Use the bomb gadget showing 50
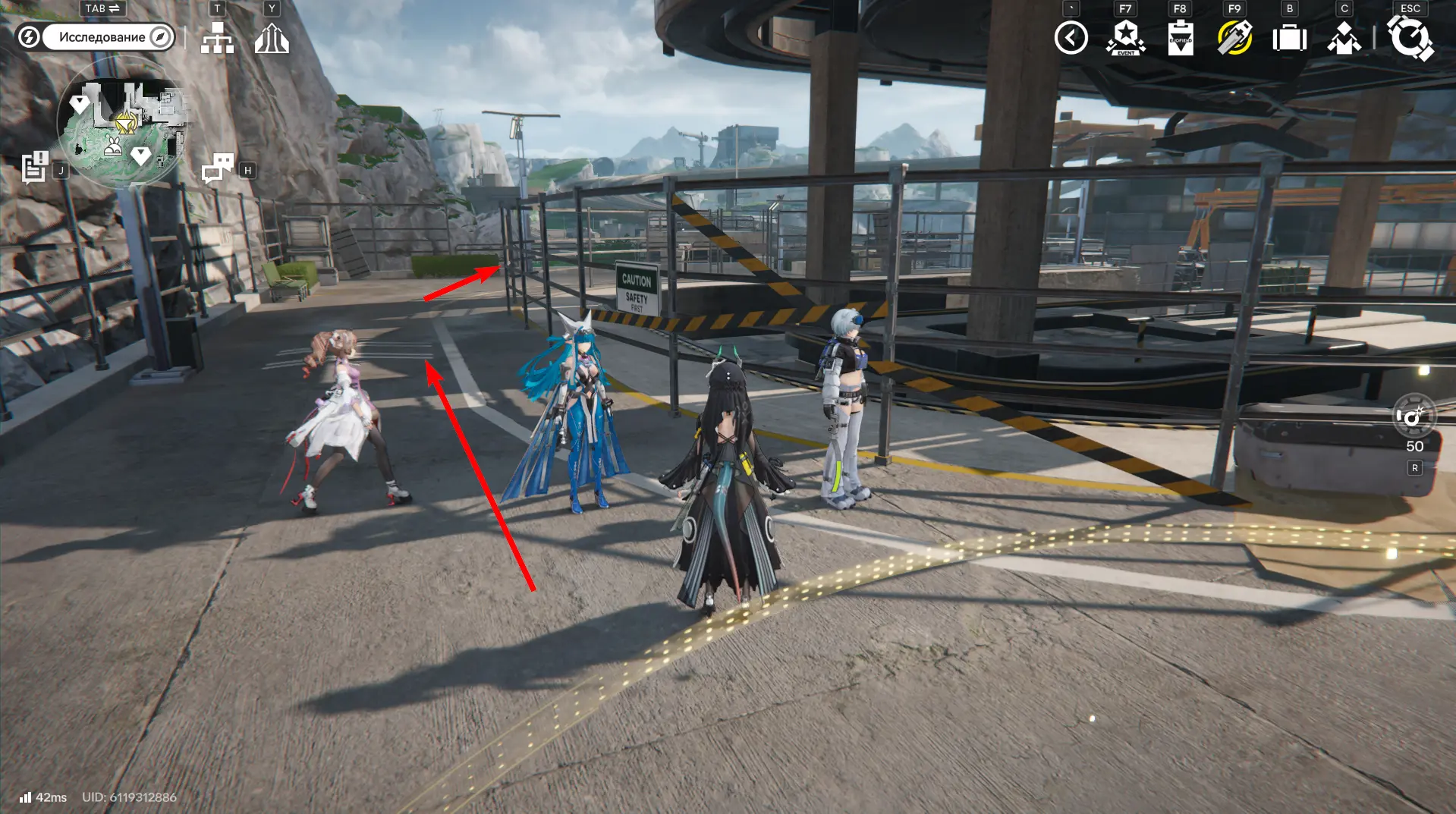The height and width of the screenshot is (814, 1456). (1414, 416)
